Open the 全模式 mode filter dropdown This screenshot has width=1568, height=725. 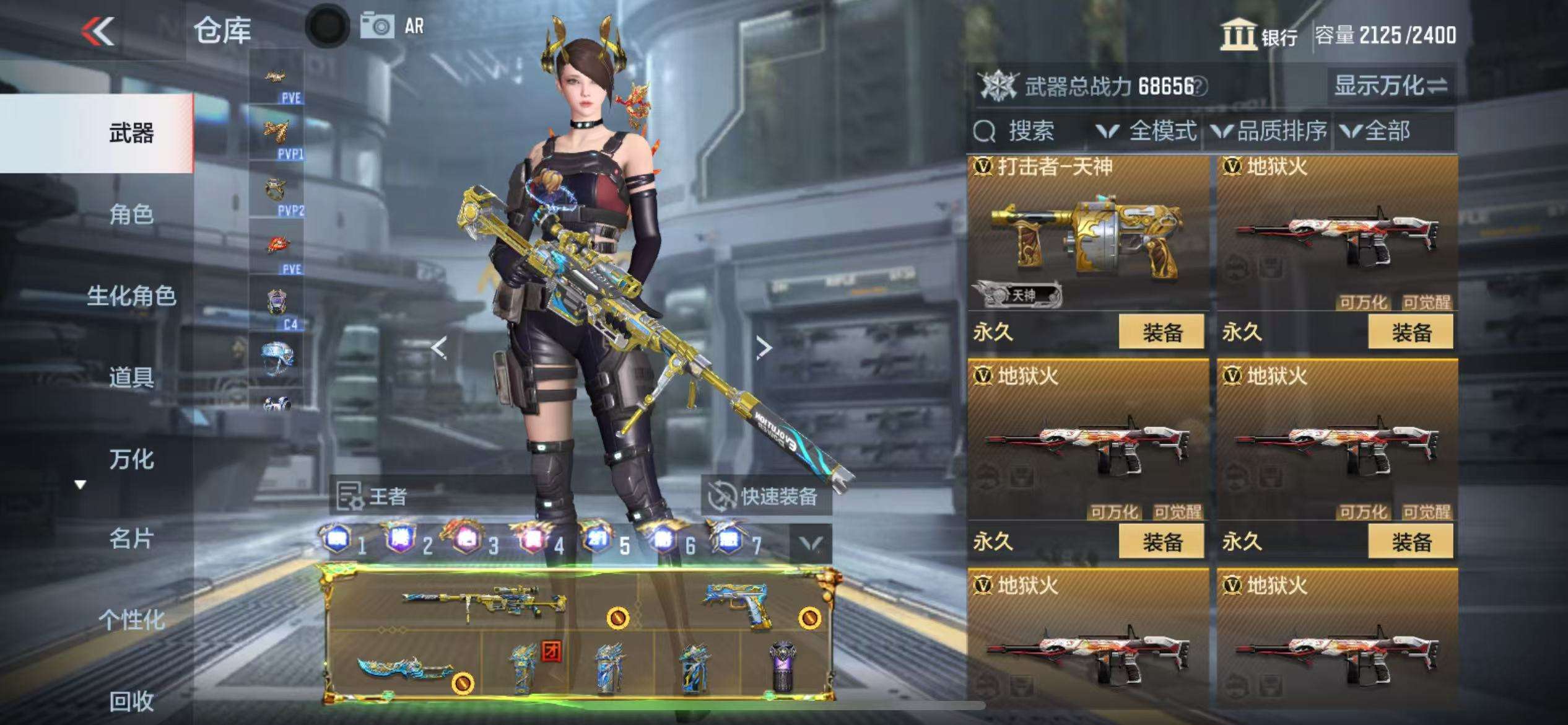[1147, 131]
